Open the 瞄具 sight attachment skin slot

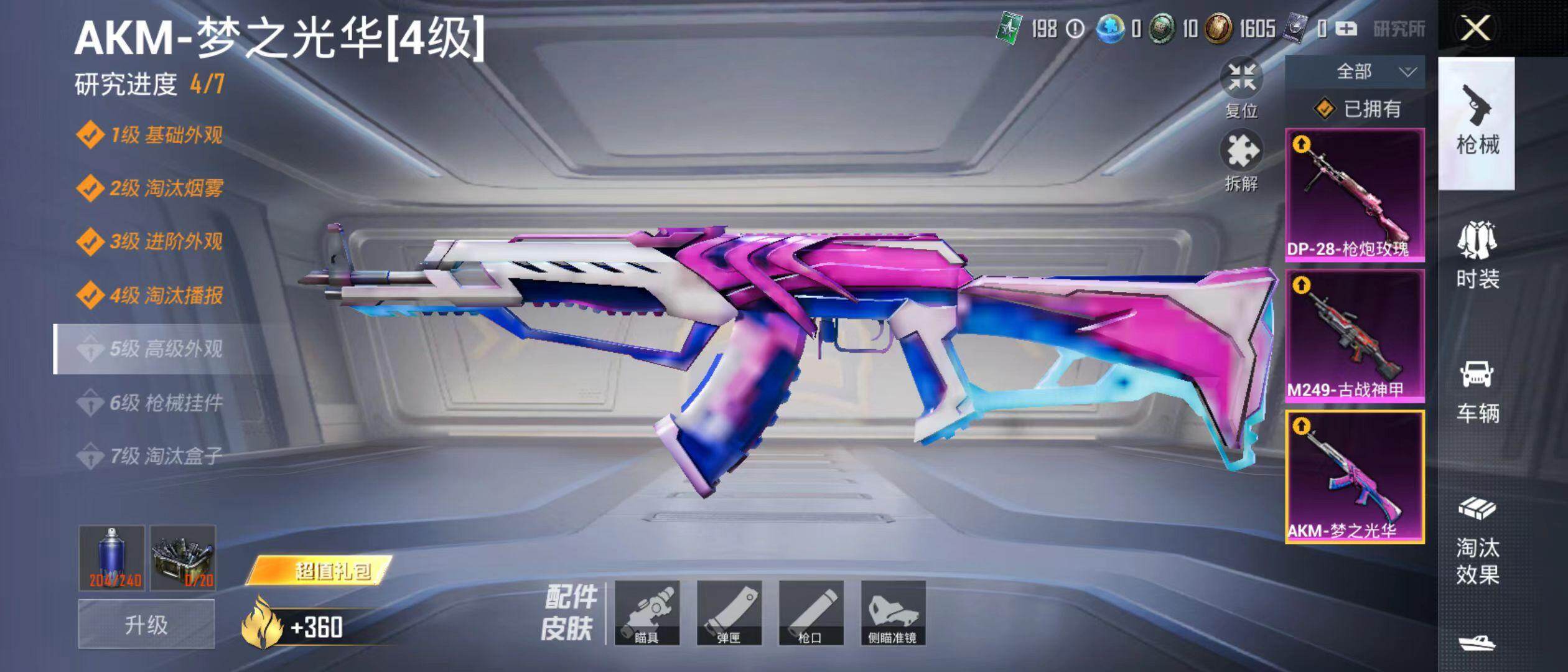click(646, 613)
